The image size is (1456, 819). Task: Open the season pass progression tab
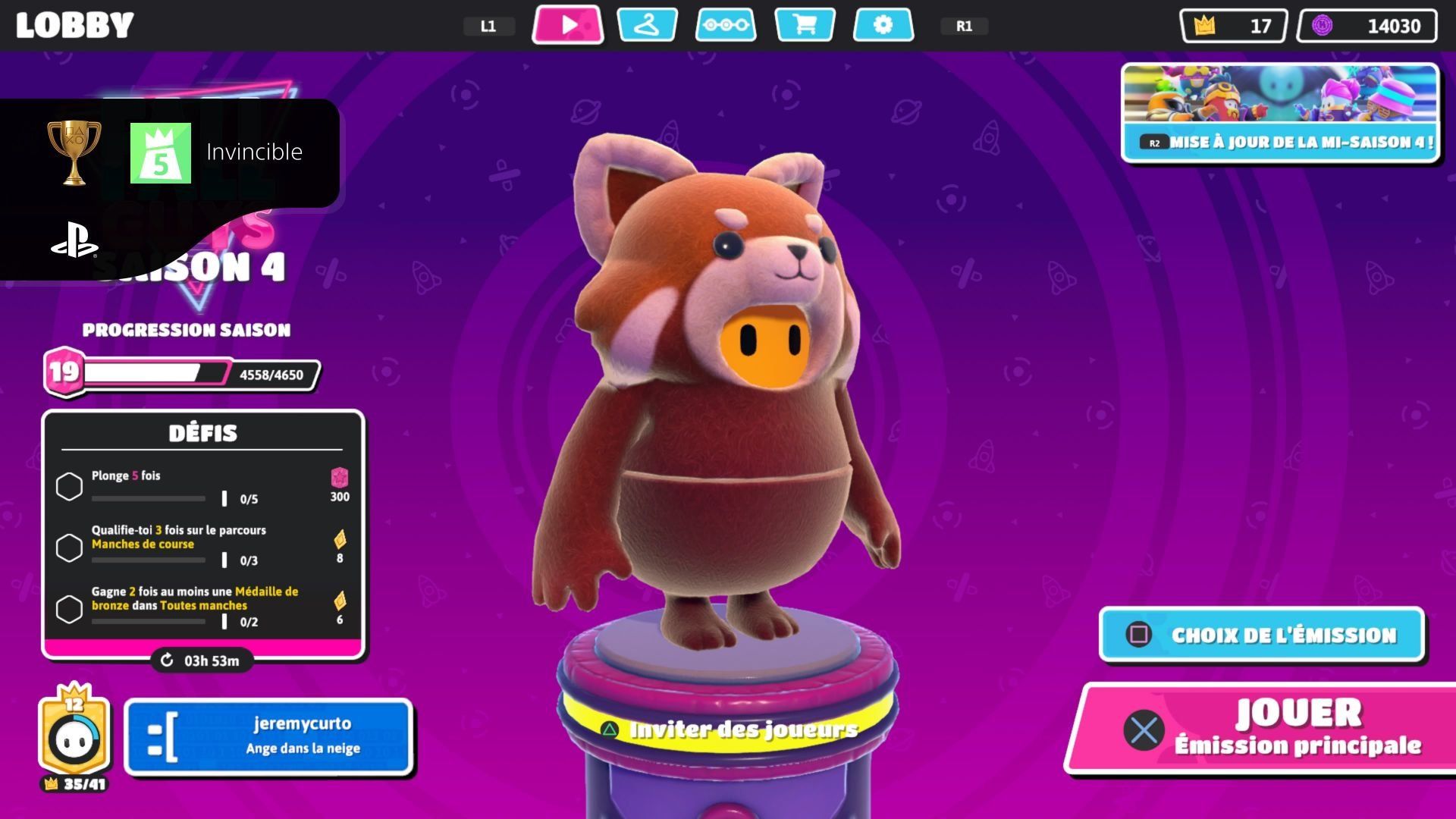click(x=726, y=25)
